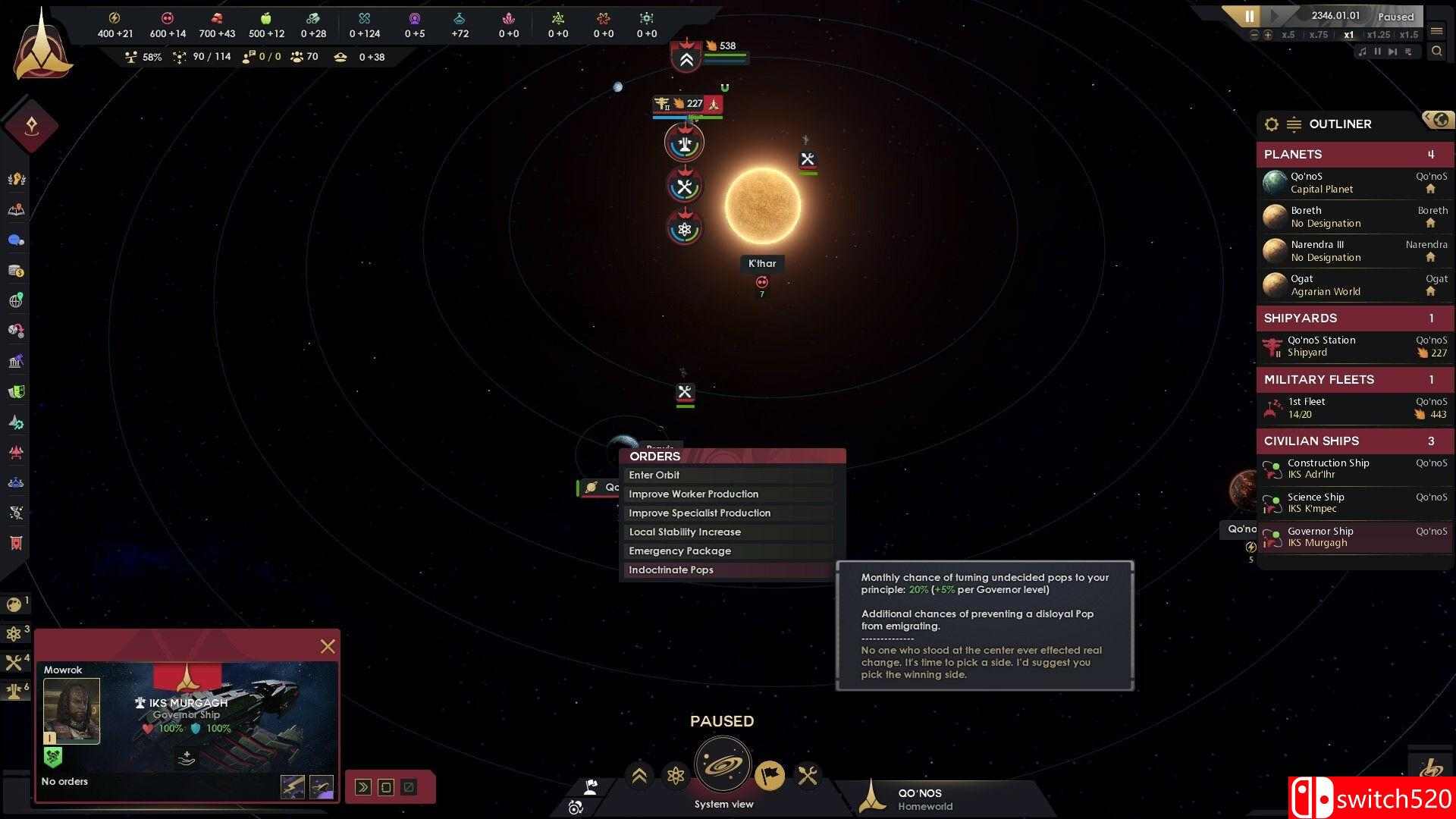The image size is (1456, 819).
Task: Close the IKS Murgagh ship panel
Action: point(328,646)
